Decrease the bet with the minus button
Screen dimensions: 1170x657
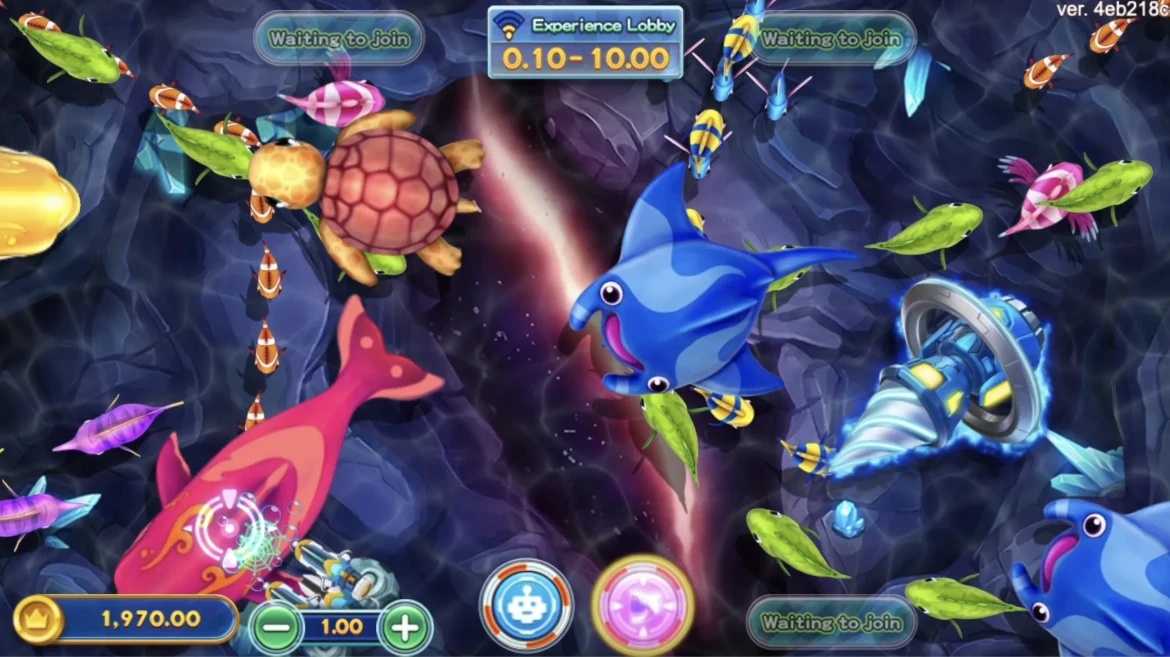(276, 628)
